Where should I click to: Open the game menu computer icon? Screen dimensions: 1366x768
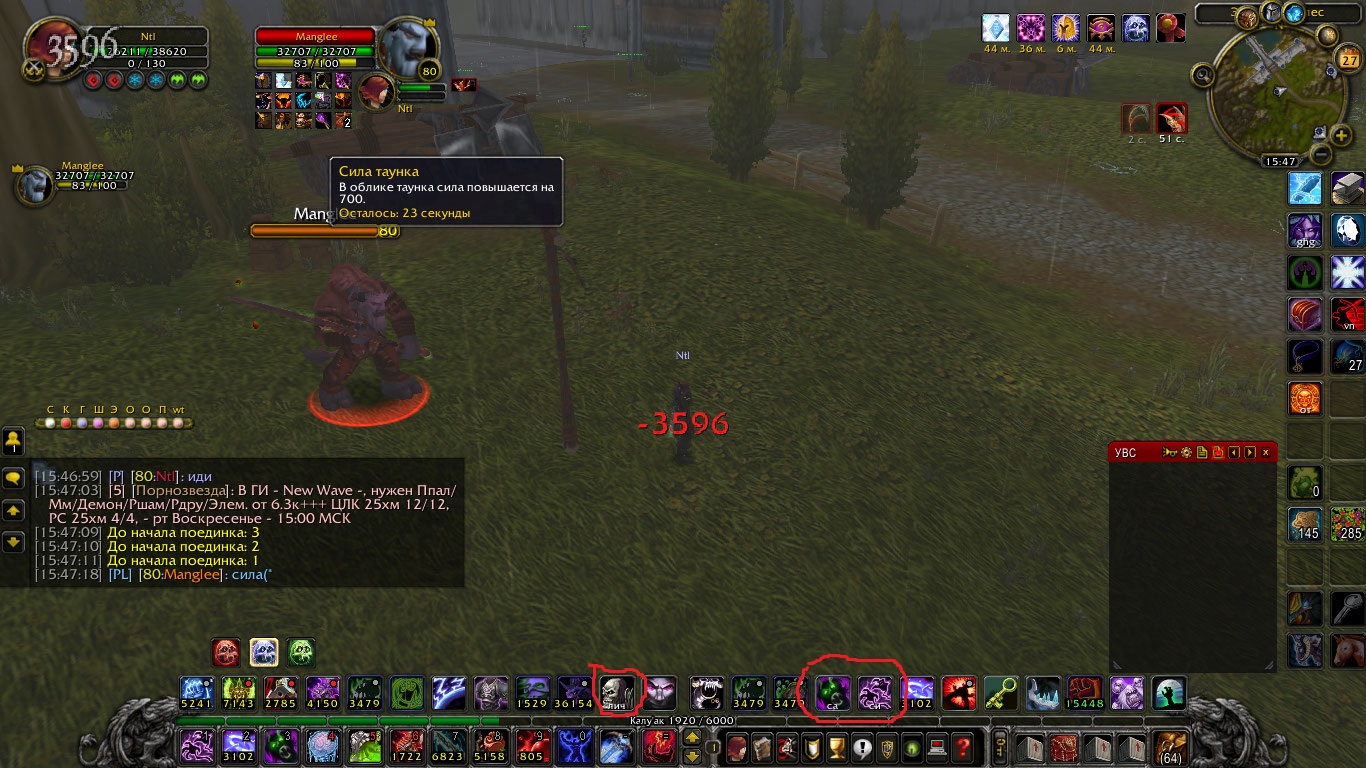point(937,747)
